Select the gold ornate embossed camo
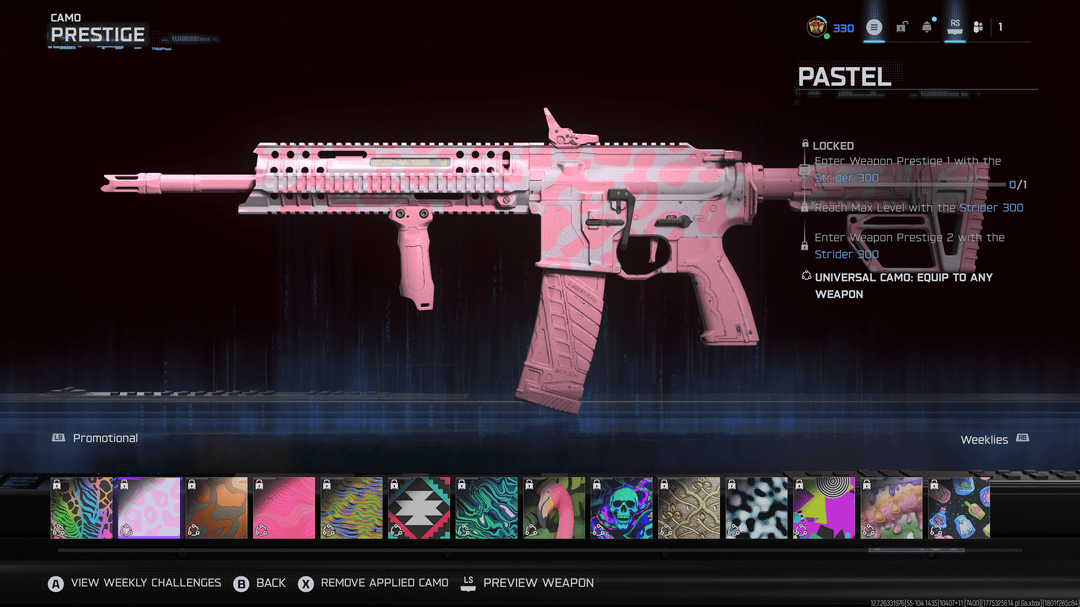The height and width of the screenshot is (607, 1080). 689,508
